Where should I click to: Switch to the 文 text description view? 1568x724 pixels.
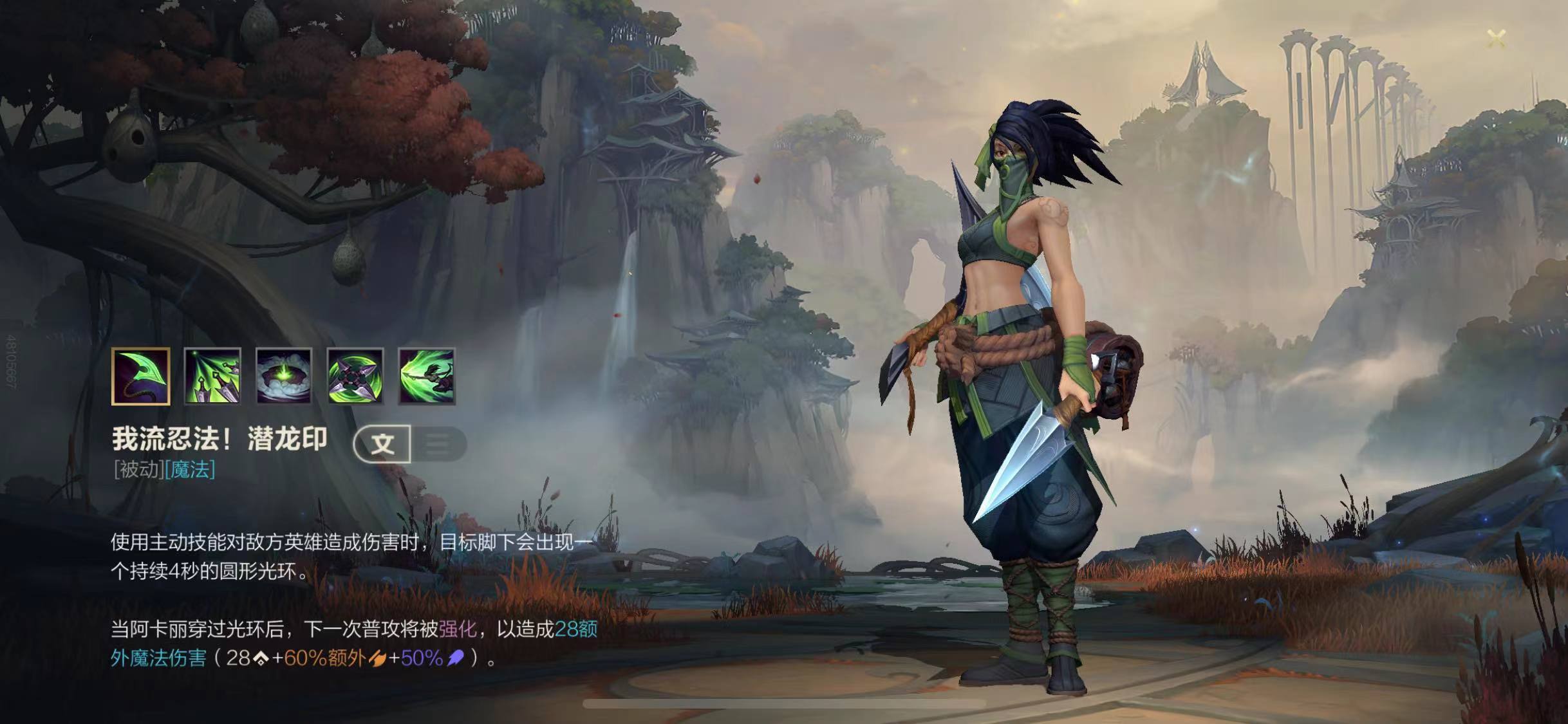383,443
